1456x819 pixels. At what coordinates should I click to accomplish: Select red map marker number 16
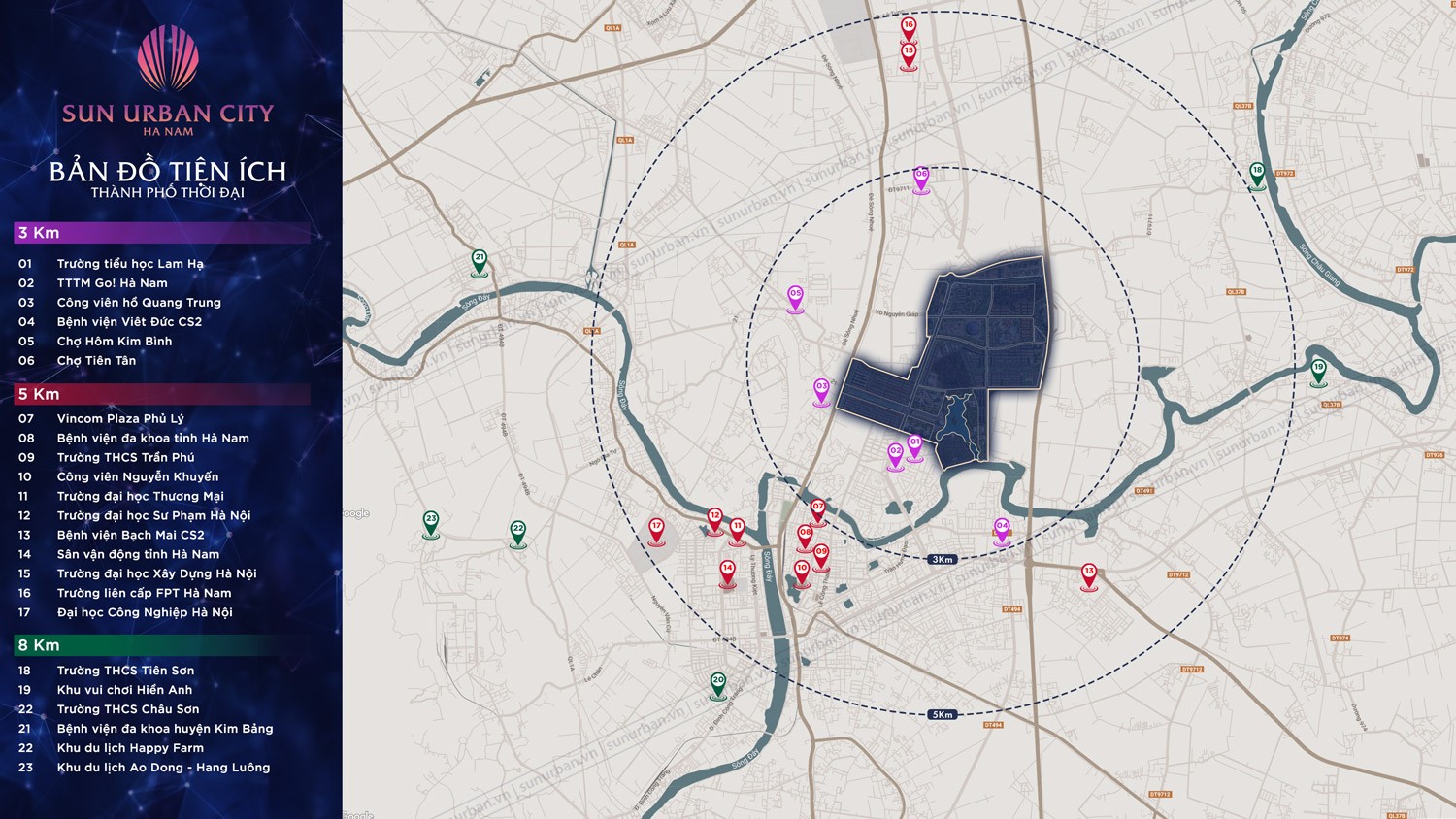(x=909, y=28)
